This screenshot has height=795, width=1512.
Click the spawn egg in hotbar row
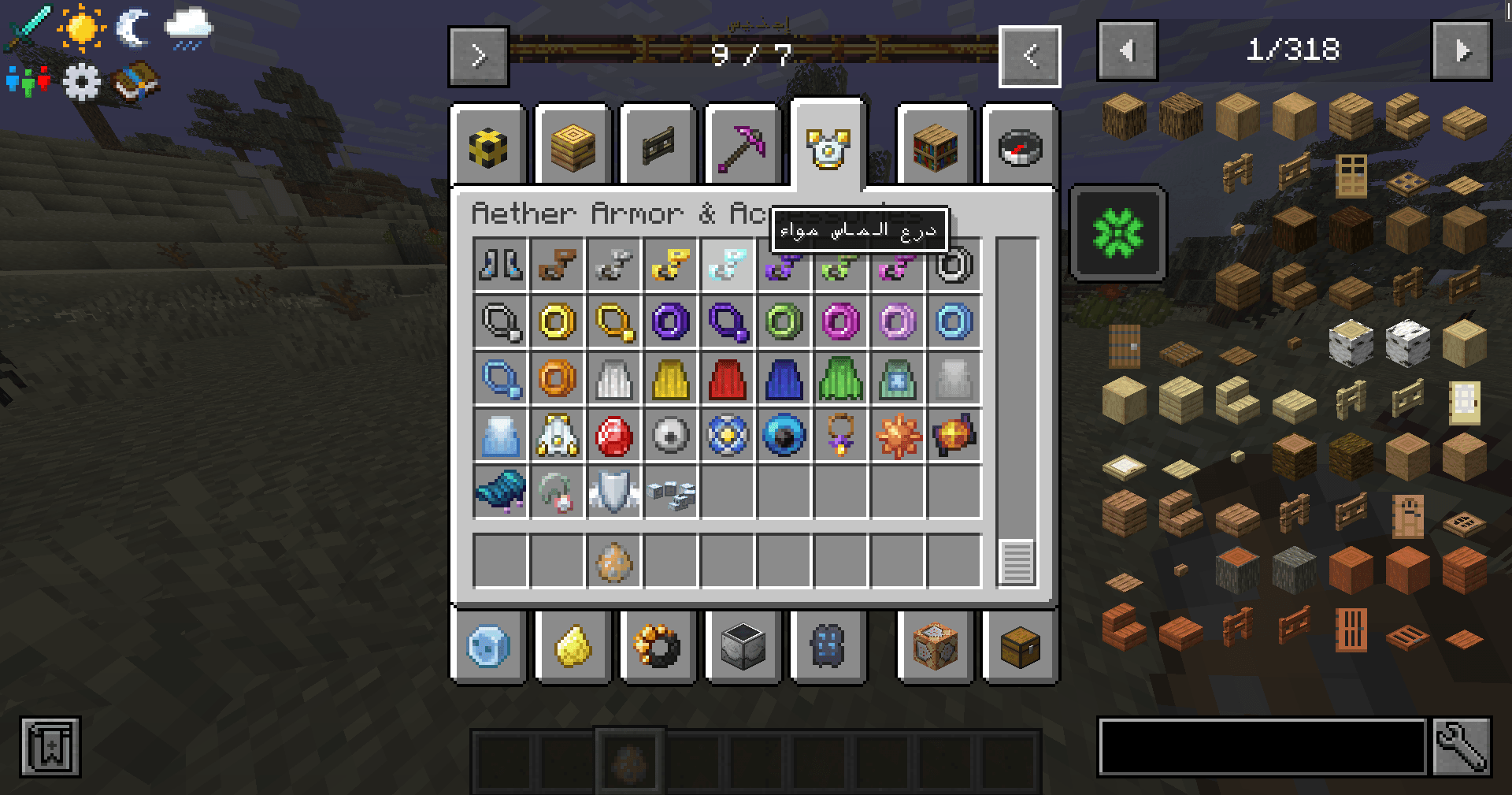pyautogui.click(x=613, y=562)
